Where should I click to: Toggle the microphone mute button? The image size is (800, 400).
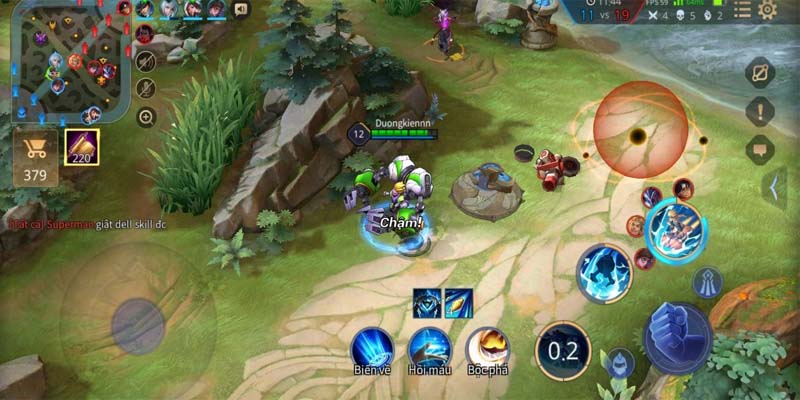click(146, 88)
